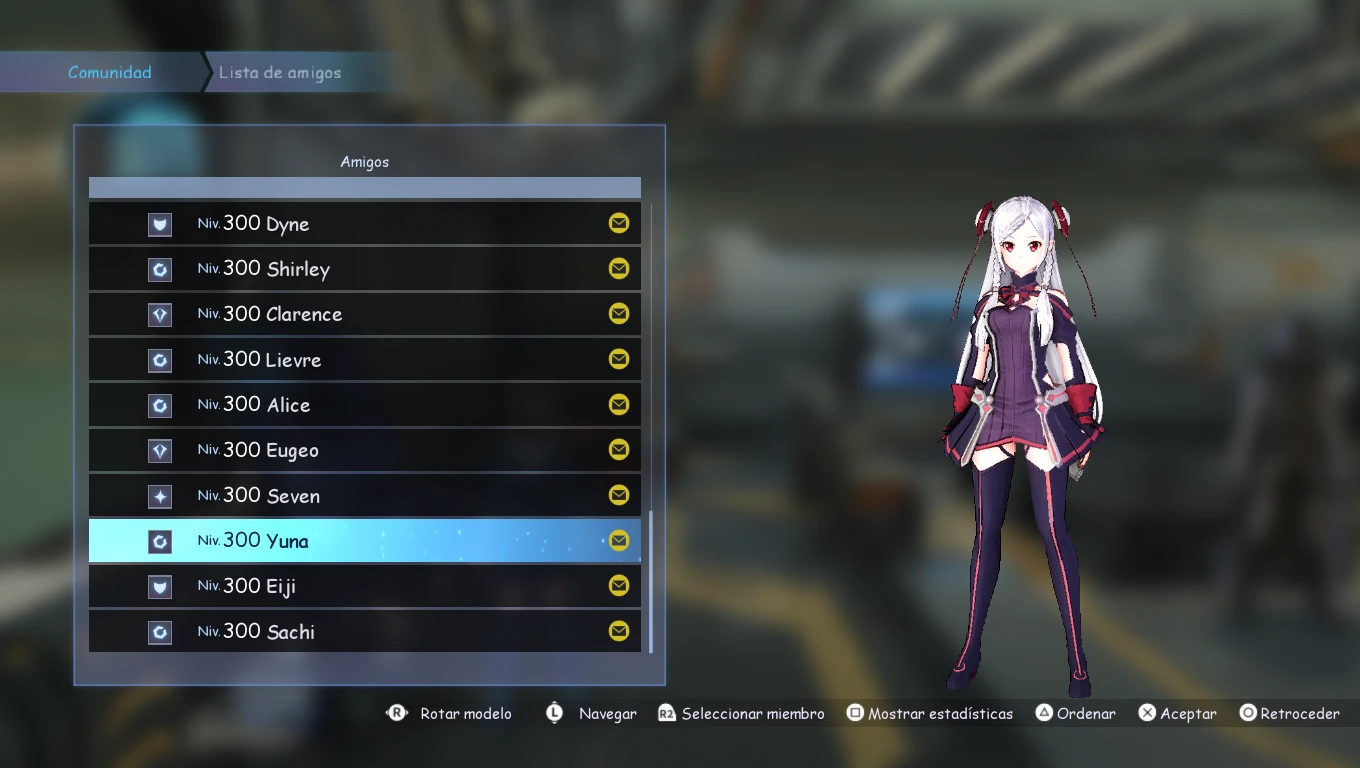Select Alice from the friends list
Viewport: 1360px width, 768px height.
coord(364,405)
